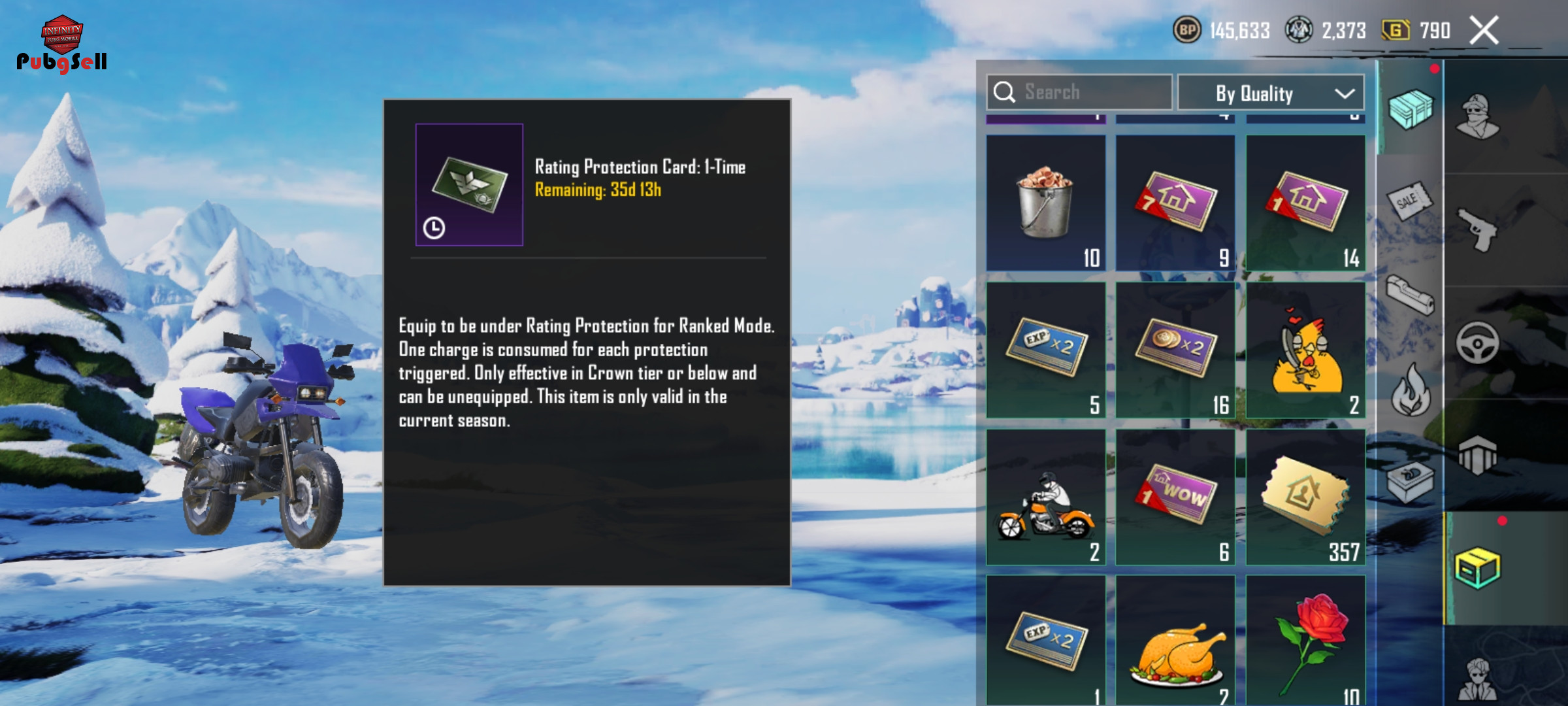
Task: Select the EXP x2 card with 5 count
Action: (1045, 350)
